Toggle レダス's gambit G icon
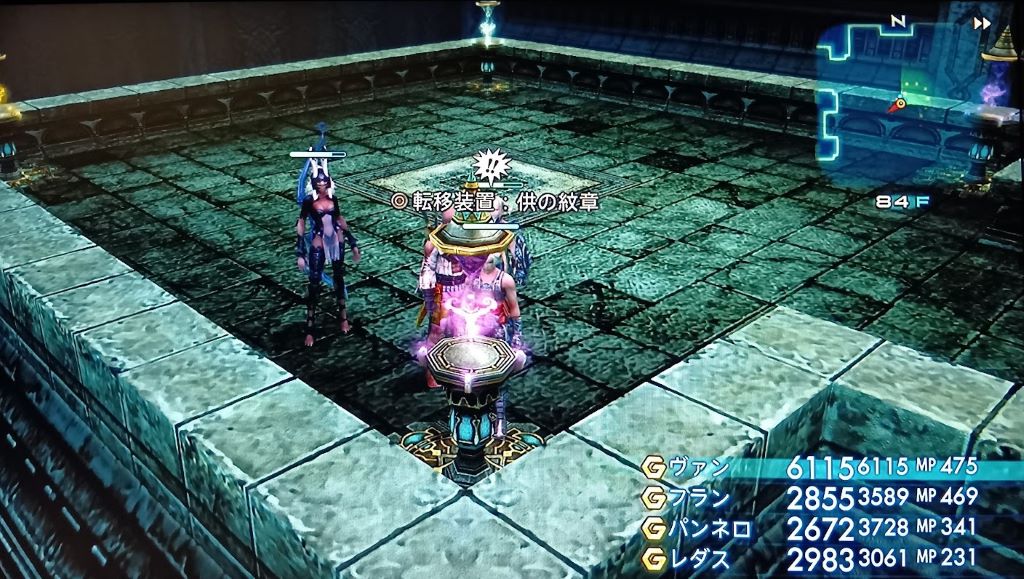This screenshot has height=579, width=1024. pos(654,558)
